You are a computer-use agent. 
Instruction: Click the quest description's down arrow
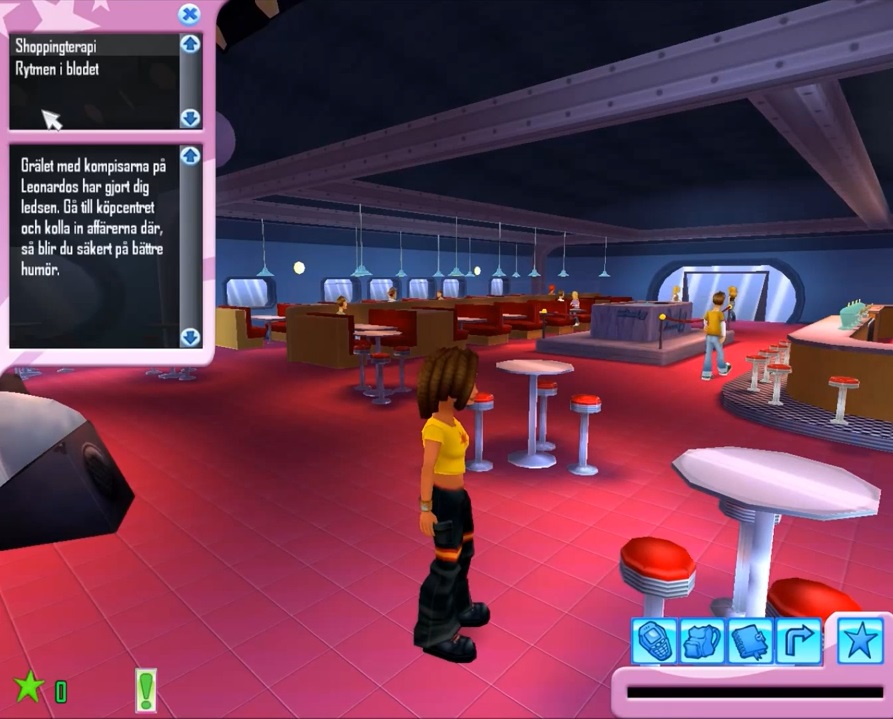[x=190, y=337]
